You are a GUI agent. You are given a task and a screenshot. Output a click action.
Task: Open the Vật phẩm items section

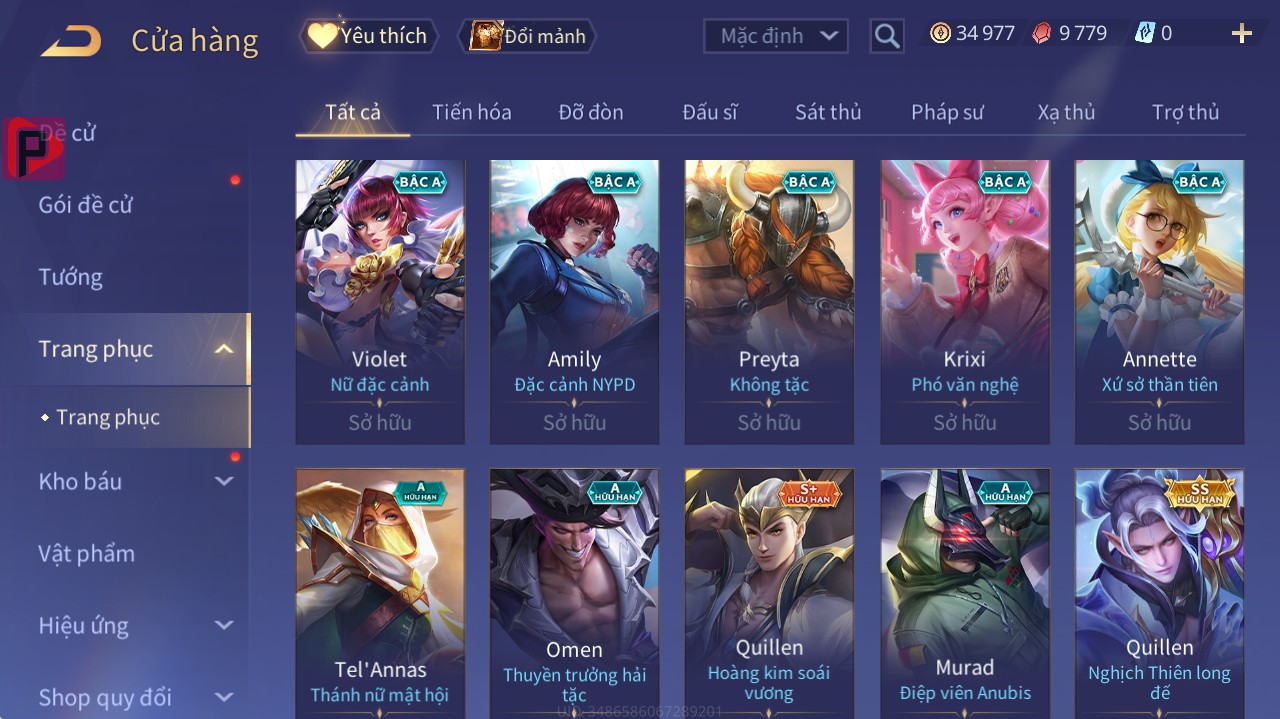[x=86, y=553]
